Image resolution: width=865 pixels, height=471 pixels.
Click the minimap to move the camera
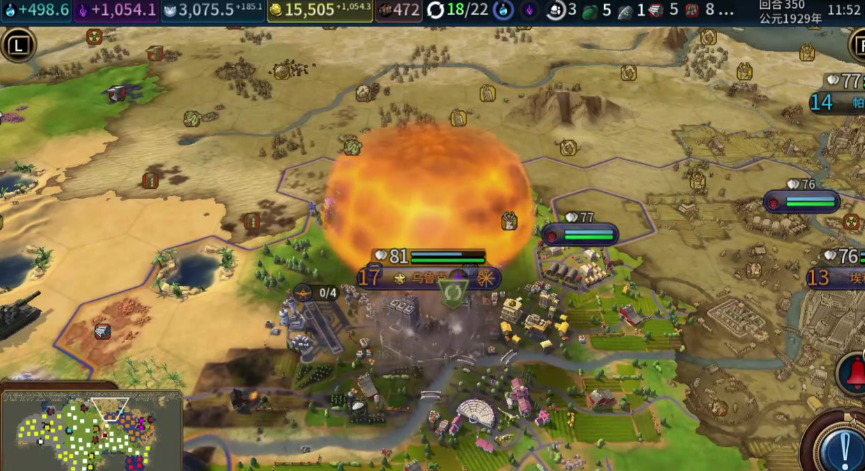coord(91,430)
